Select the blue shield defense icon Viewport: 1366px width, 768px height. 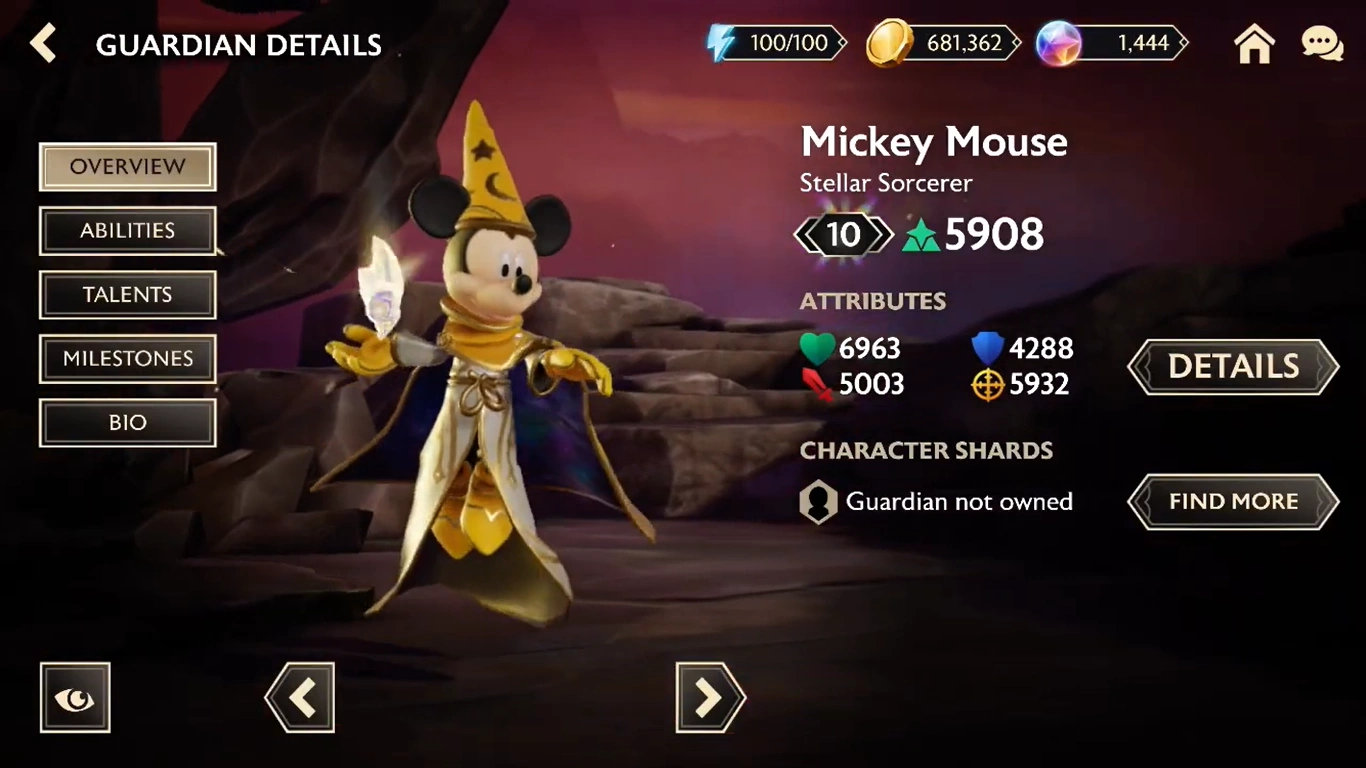point(986,348)
